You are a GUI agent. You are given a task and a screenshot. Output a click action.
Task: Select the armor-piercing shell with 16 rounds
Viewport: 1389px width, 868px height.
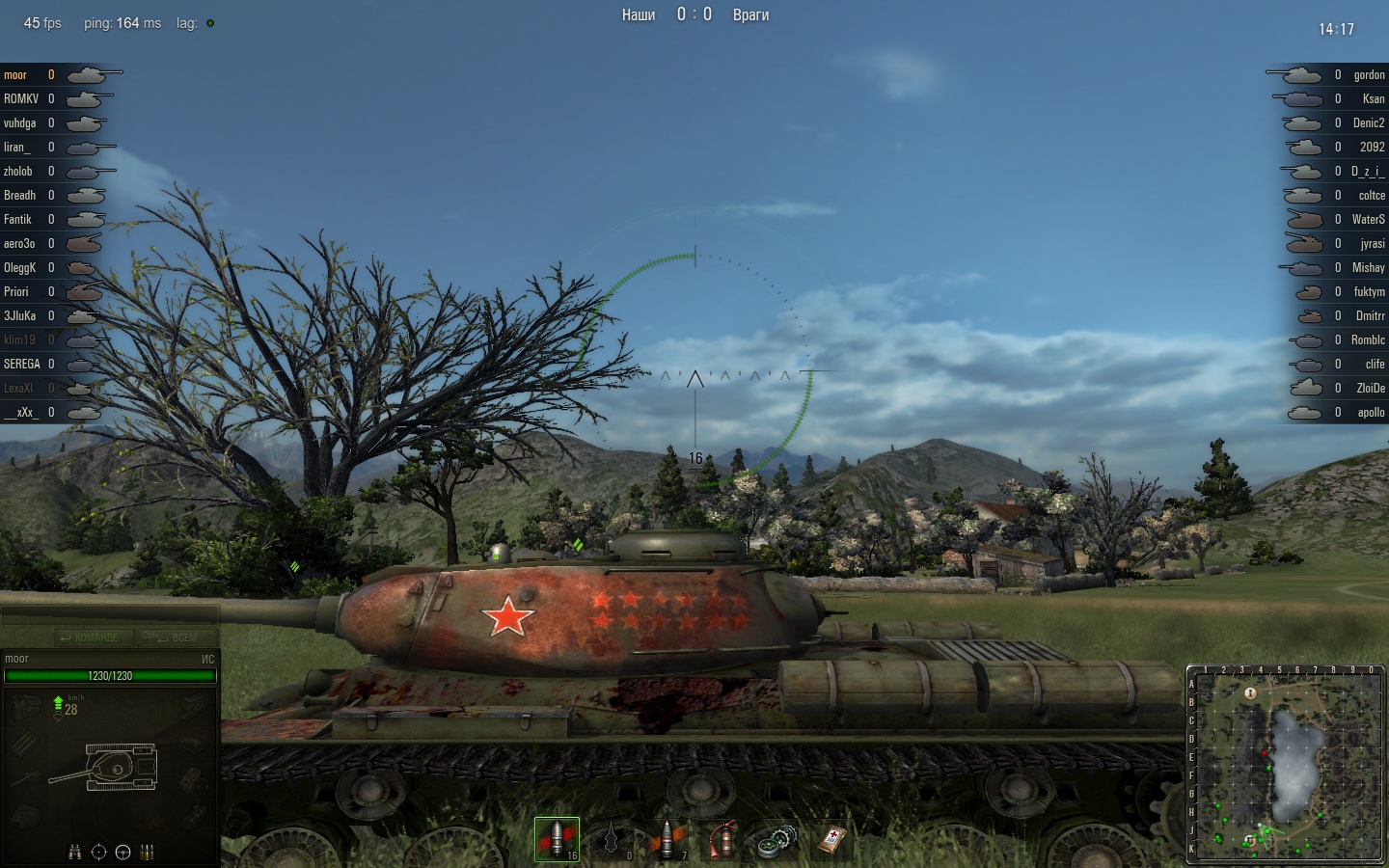[x=557, y=839]
